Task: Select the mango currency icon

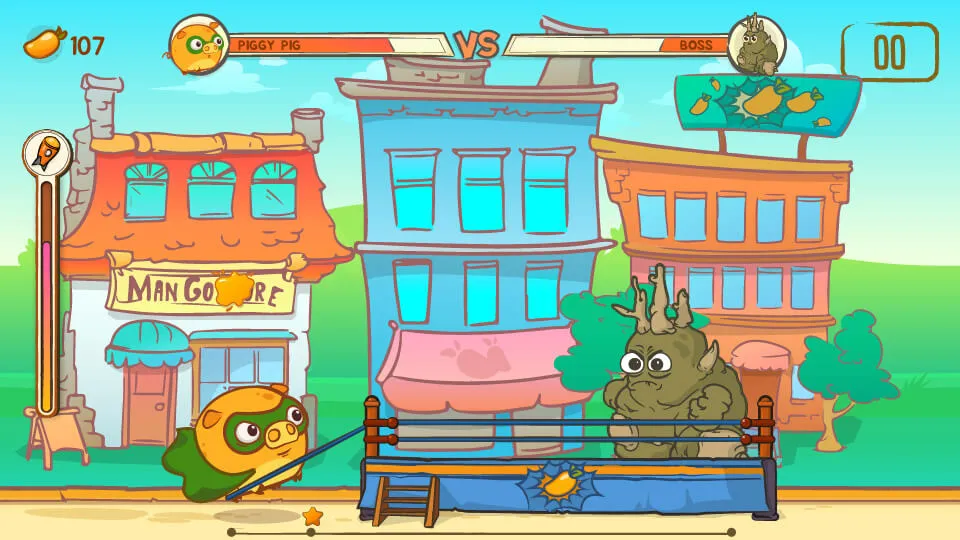Action: (x=44, y=44)
